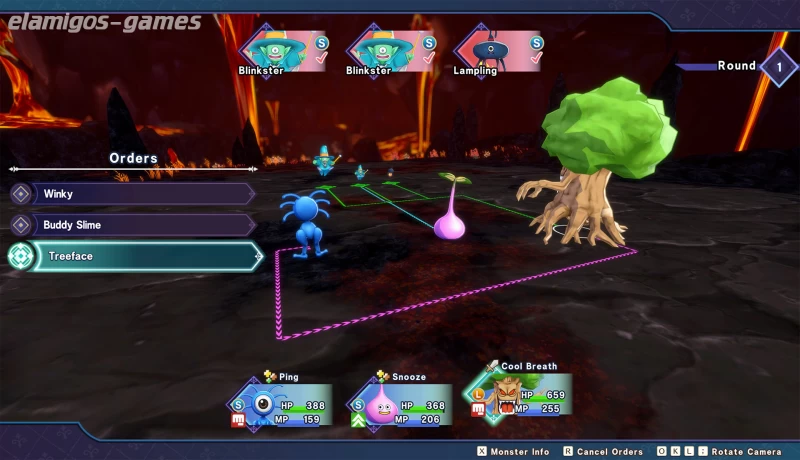The height and width of the screenshot is (460, 800).
Task: Open Ping's party status panel
Action: 283,404
